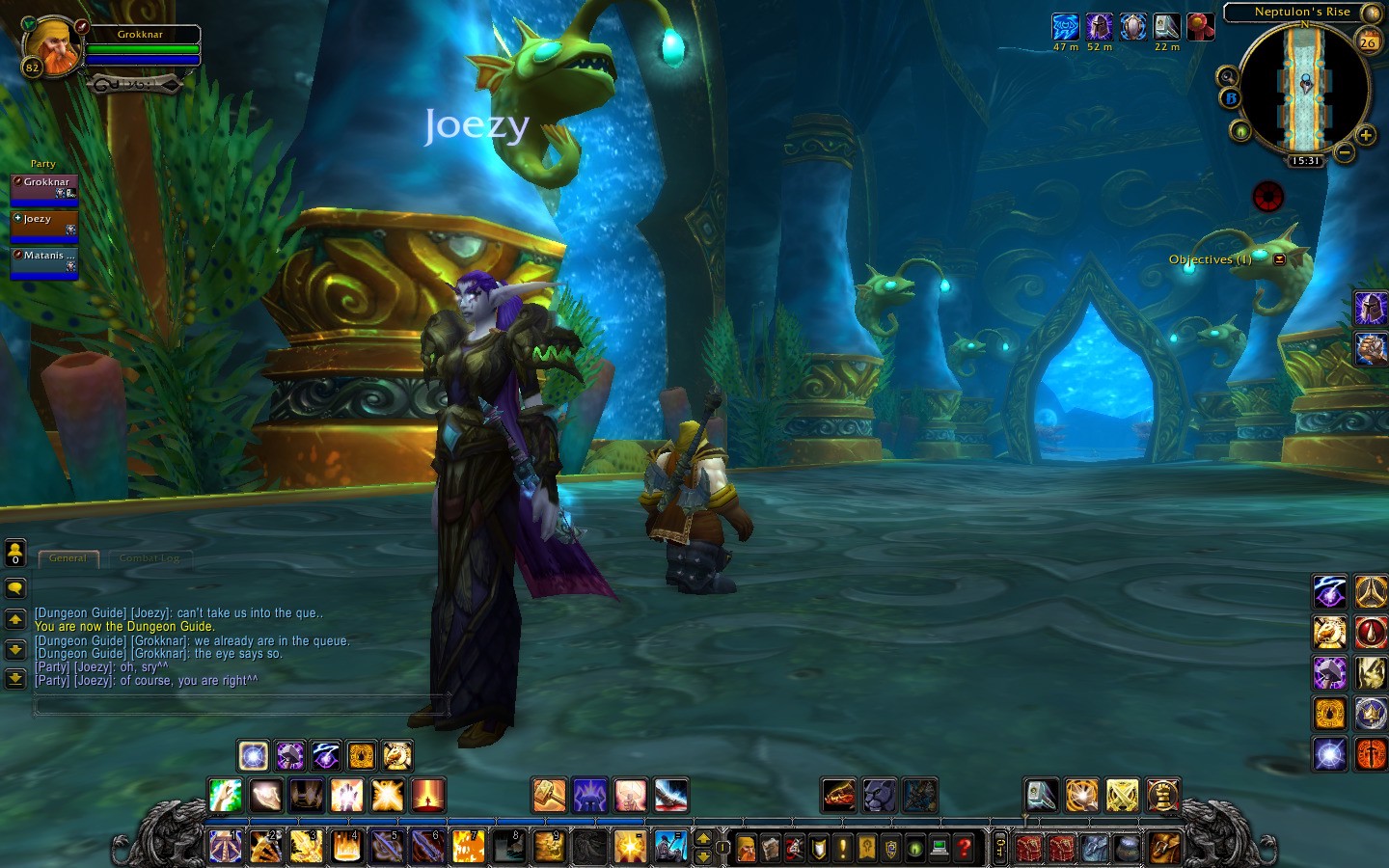Open the chat speech bubble menu button
This screenshot has width=1389, height=868.
[x=15, y=587]
